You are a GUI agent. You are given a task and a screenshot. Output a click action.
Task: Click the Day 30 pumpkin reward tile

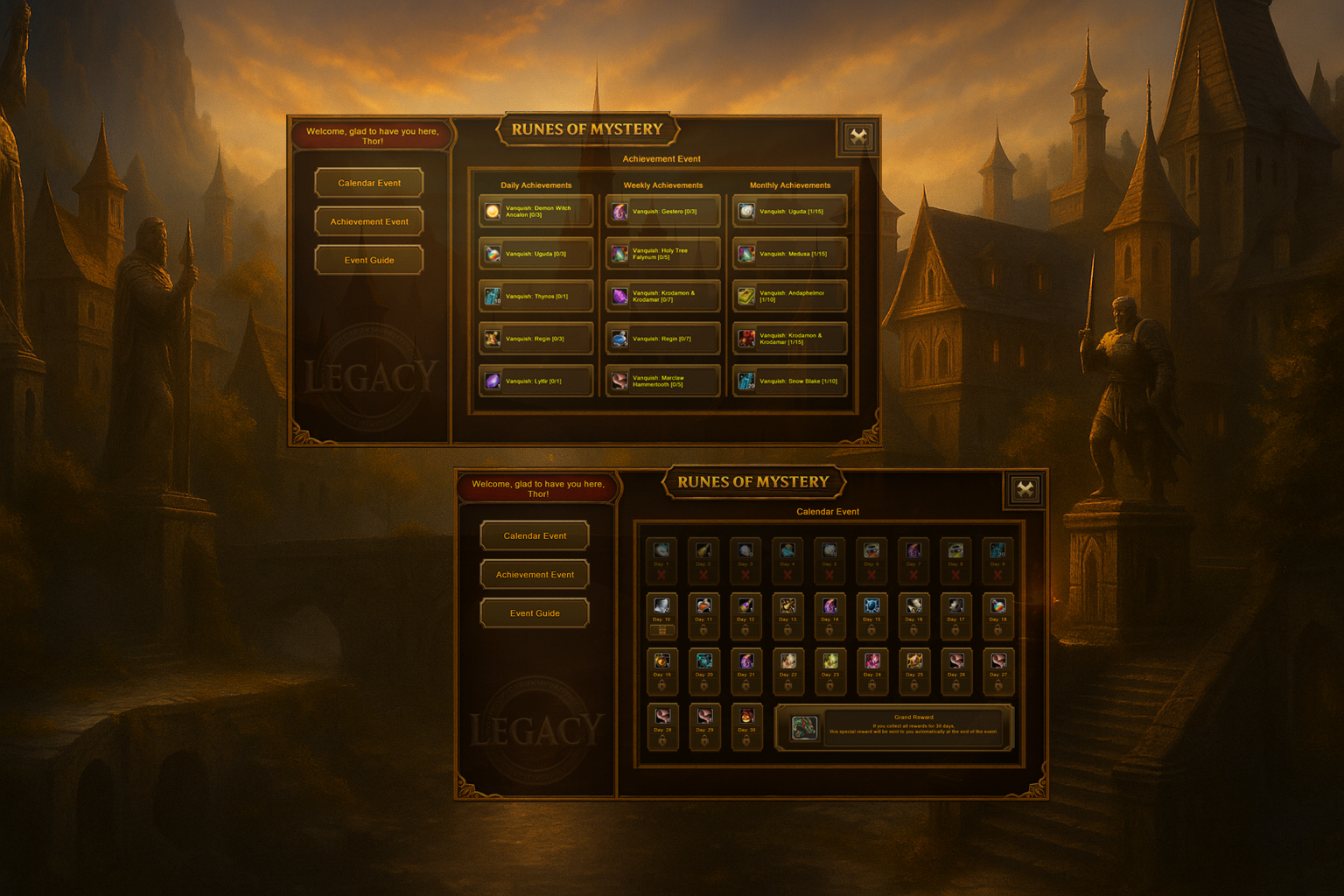(x=746, y=723)
